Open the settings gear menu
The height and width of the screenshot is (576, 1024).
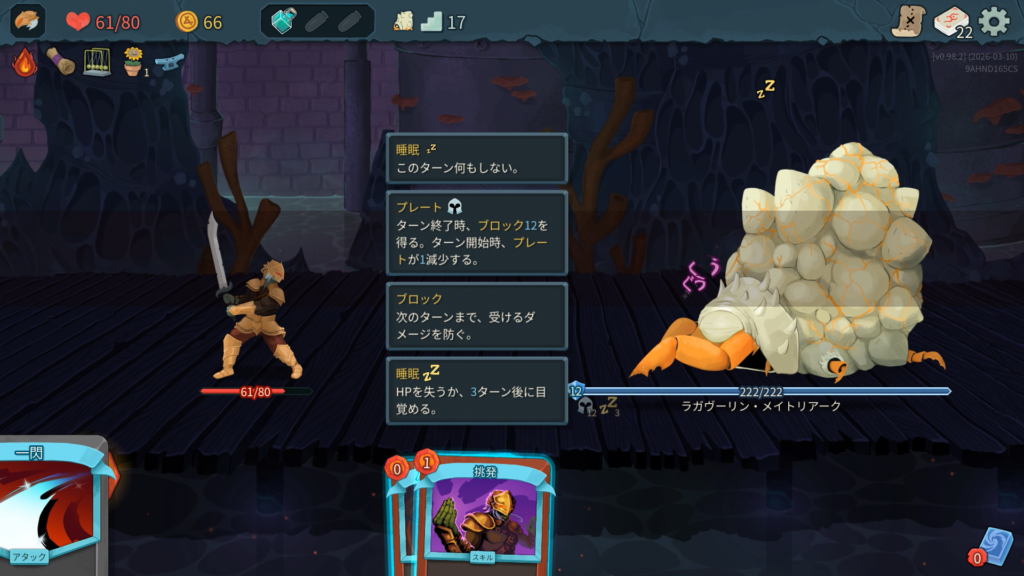click(993, 21)
